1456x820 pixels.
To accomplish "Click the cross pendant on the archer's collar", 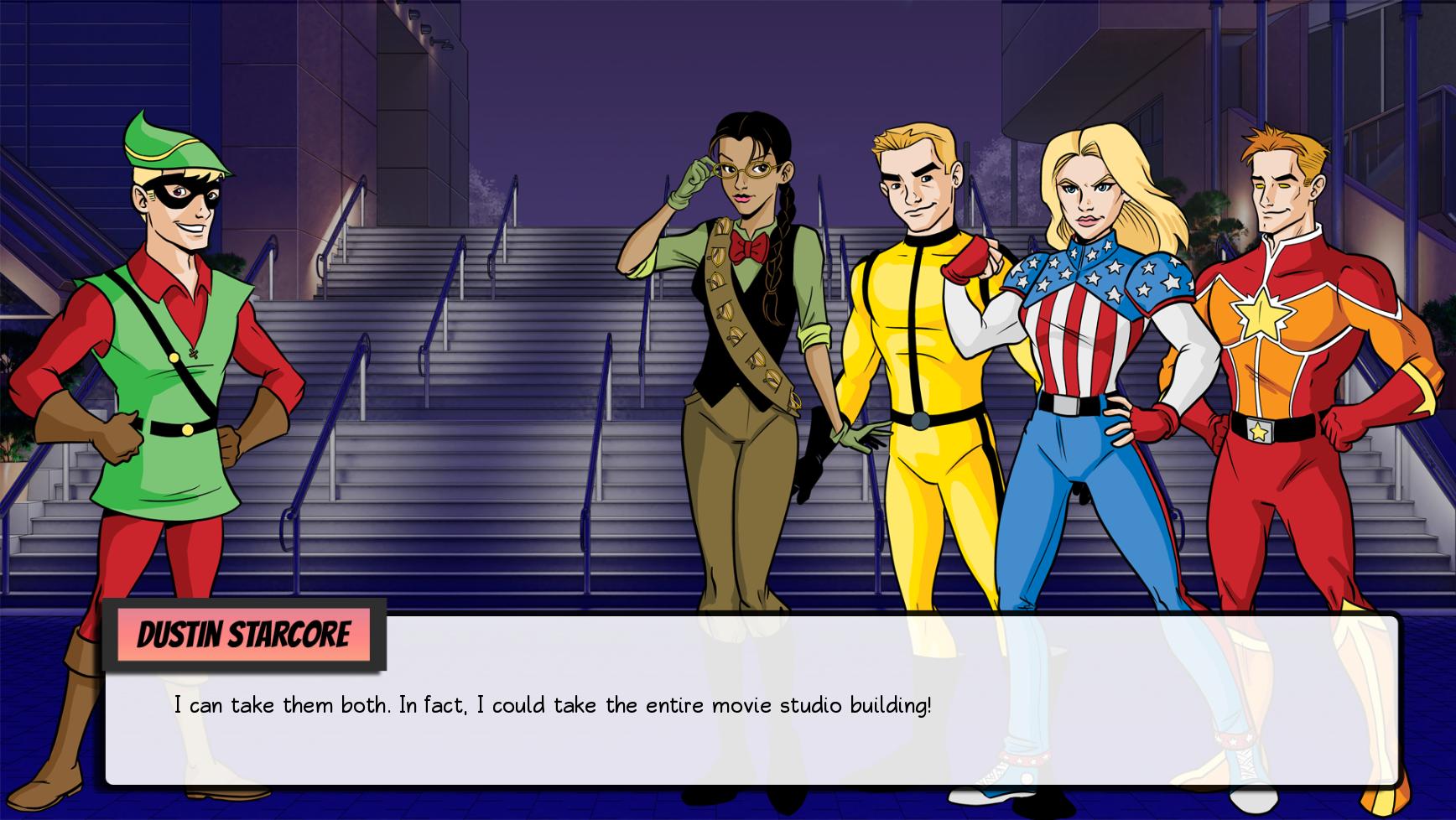I will (193, 352).
